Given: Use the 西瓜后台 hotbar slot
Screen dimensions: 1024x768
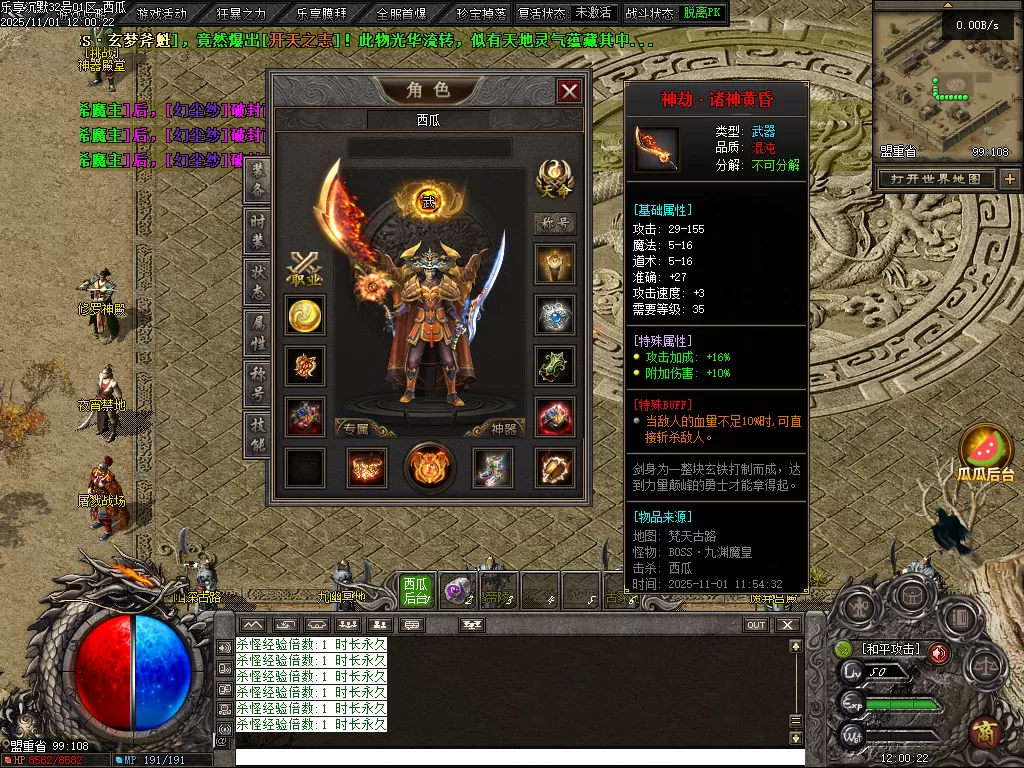Looking at the screenshot, I should point(415,590).
